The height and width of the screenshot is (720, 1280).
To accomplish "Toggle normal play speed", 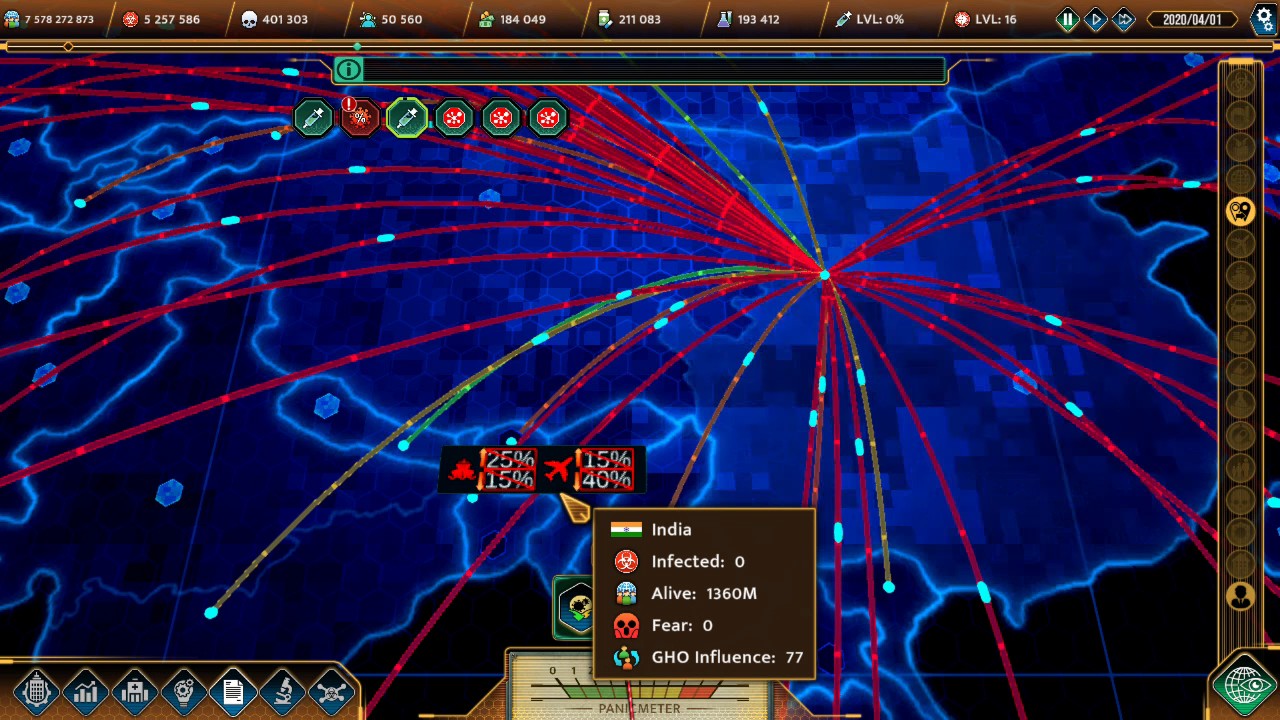I will (x=1095, y=18).
